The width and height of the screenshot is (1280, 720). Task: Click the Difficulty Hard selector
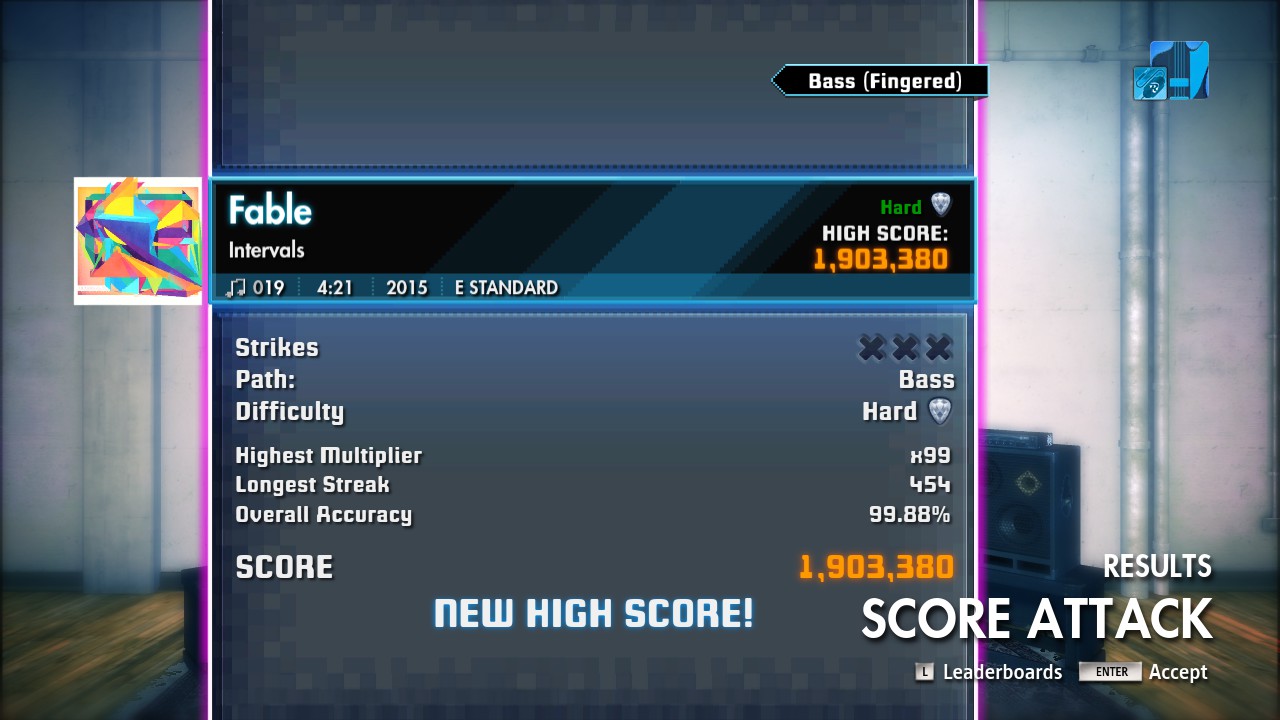889,411
